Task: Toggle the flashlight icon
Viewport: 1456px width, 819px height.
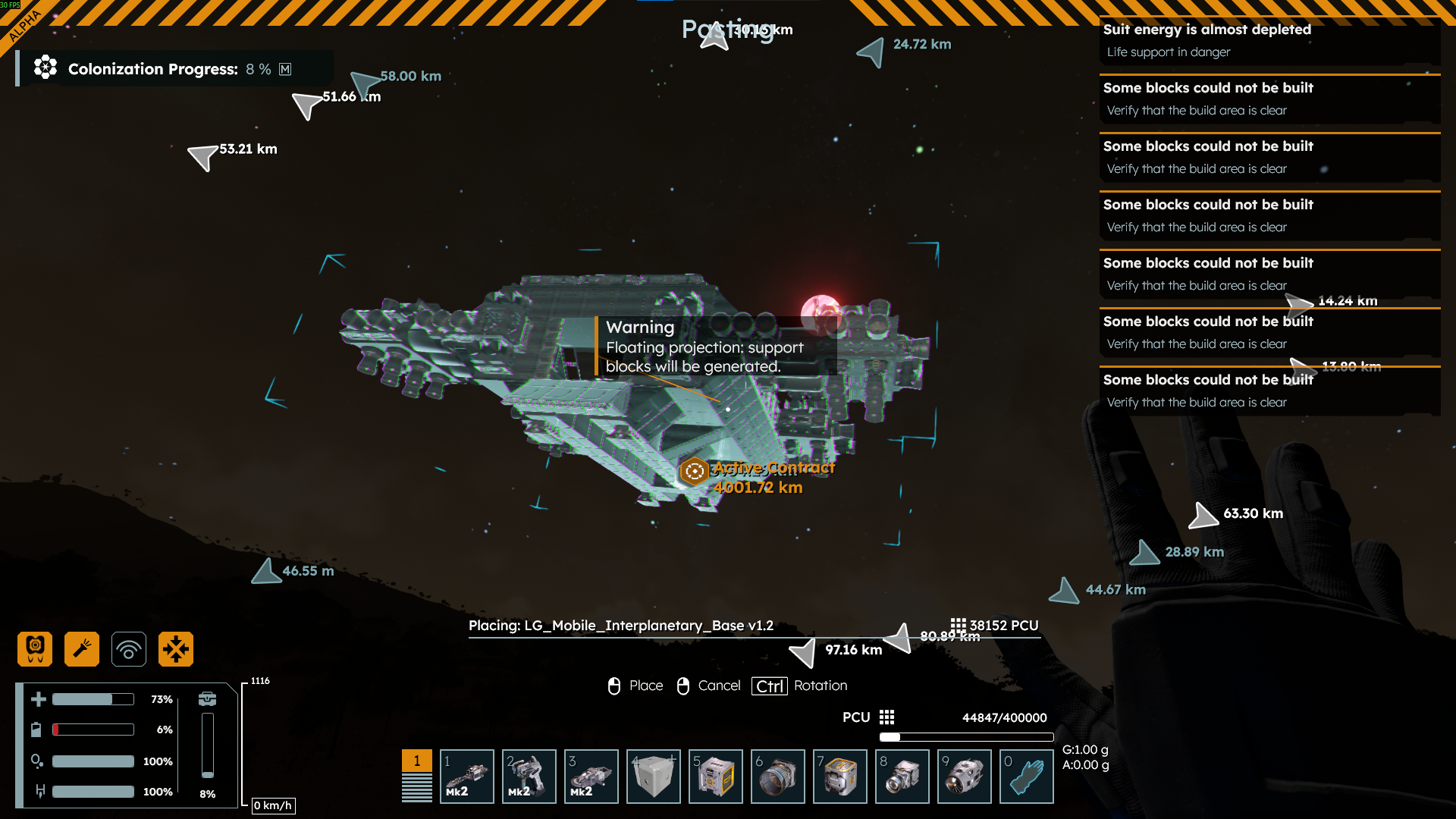Action: tap(82, 649)
